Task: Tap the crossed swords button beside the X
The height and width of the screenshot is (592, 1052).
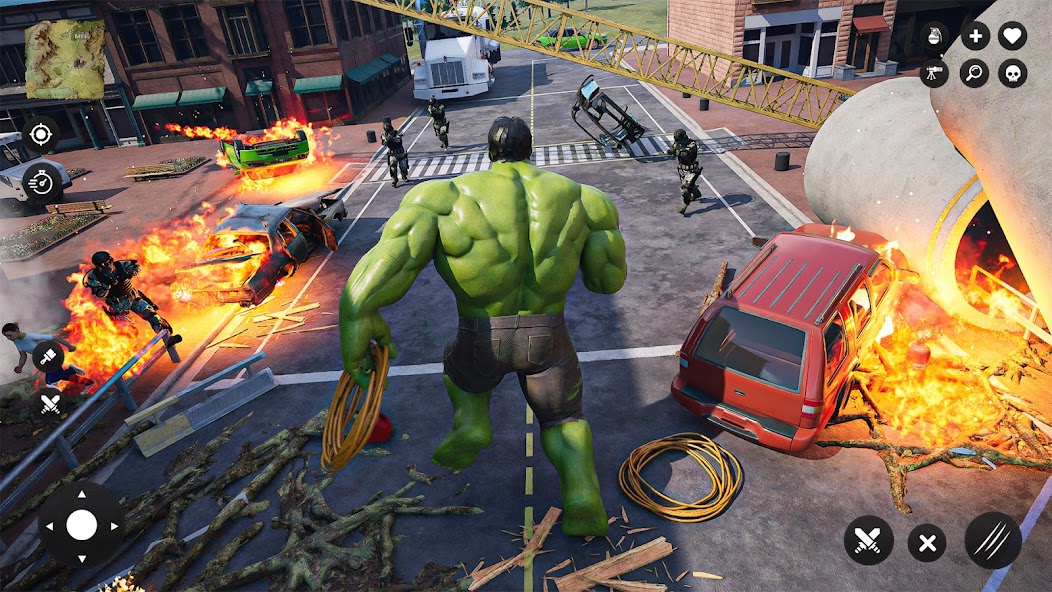Action: (x=868, y=541)
